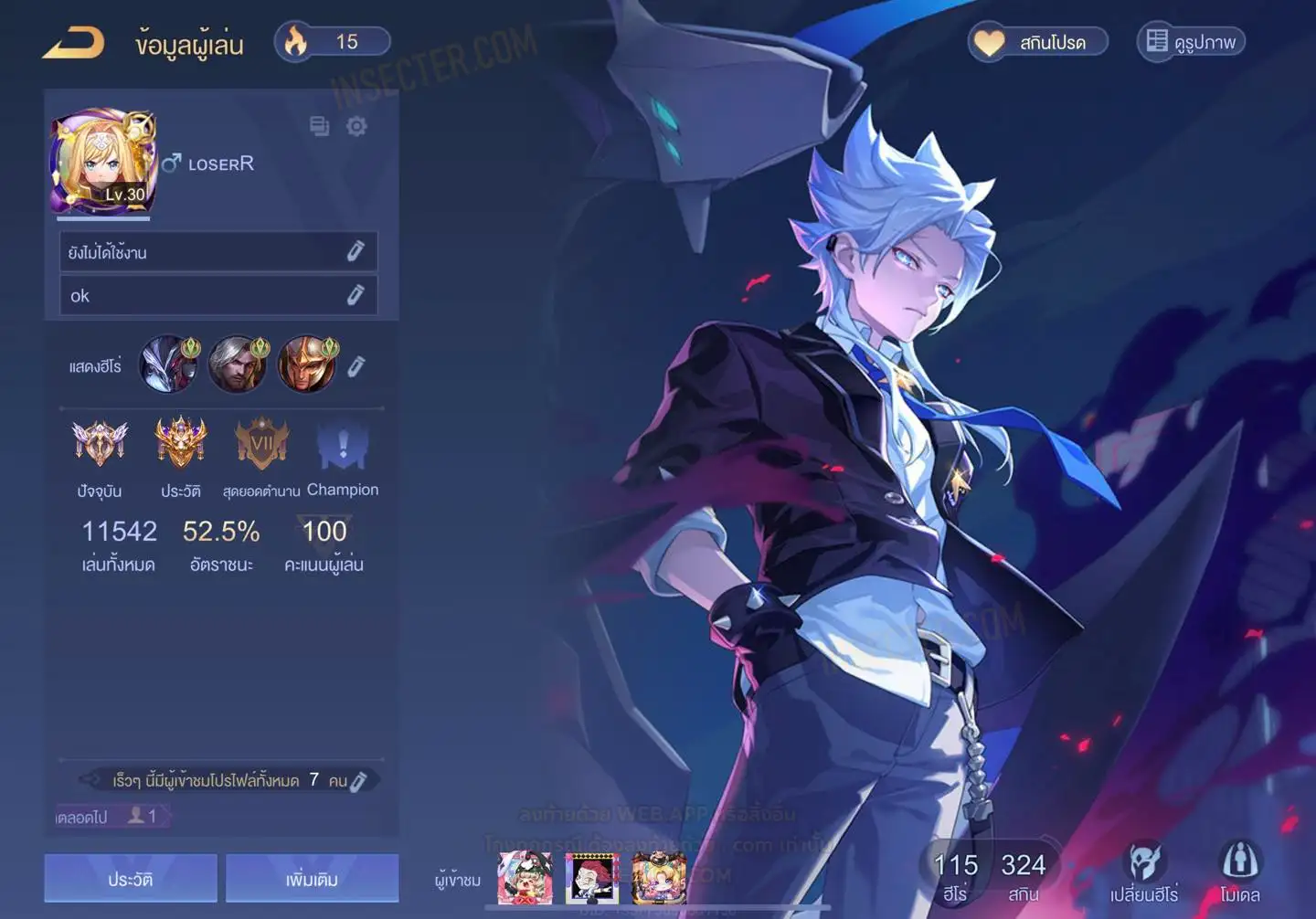Image resolution: width=1316 pixels, height=919 pixels.
Task: Open the 324 สกิน skin count
Action: 1023,875
